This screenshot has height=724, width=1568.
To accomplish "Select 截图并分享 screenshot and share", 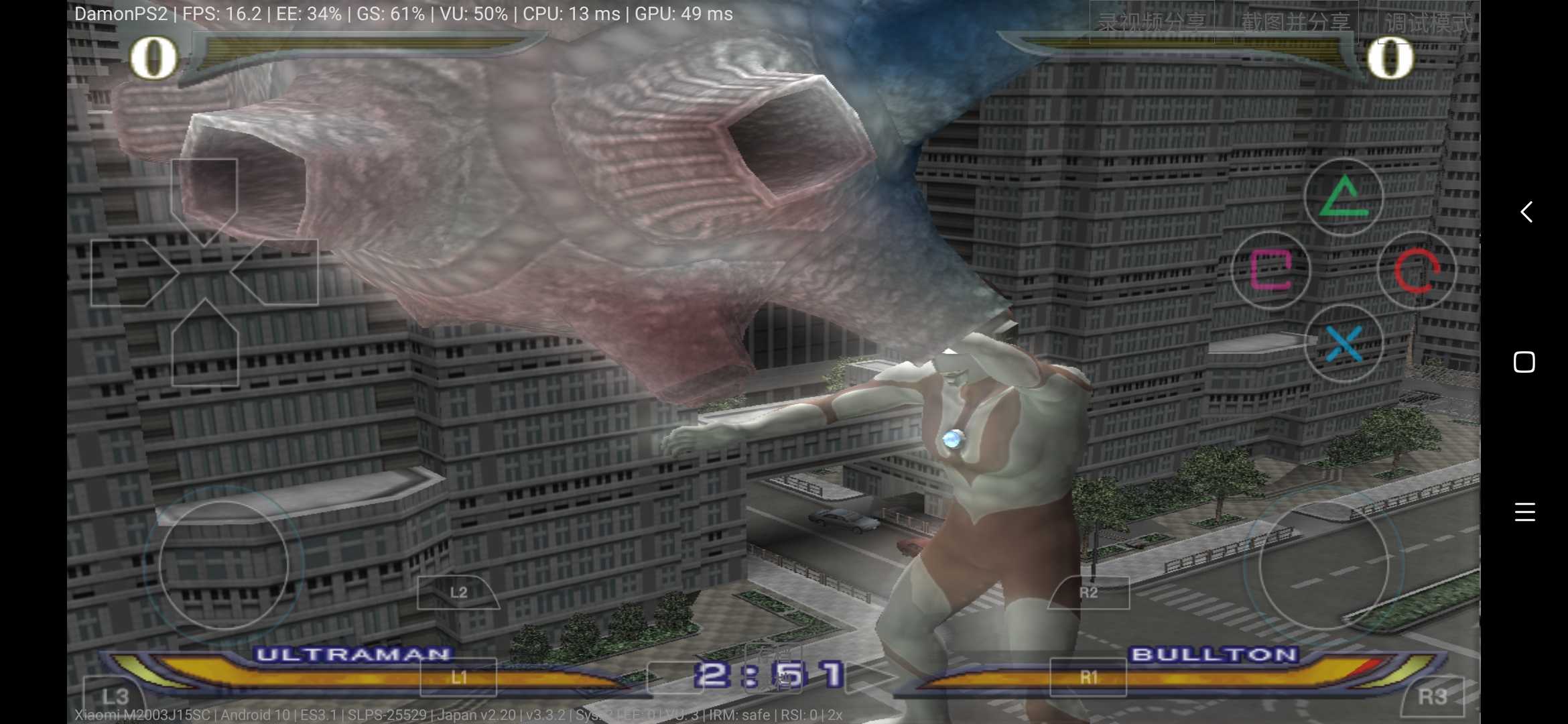I will (x=1295, y=23).
